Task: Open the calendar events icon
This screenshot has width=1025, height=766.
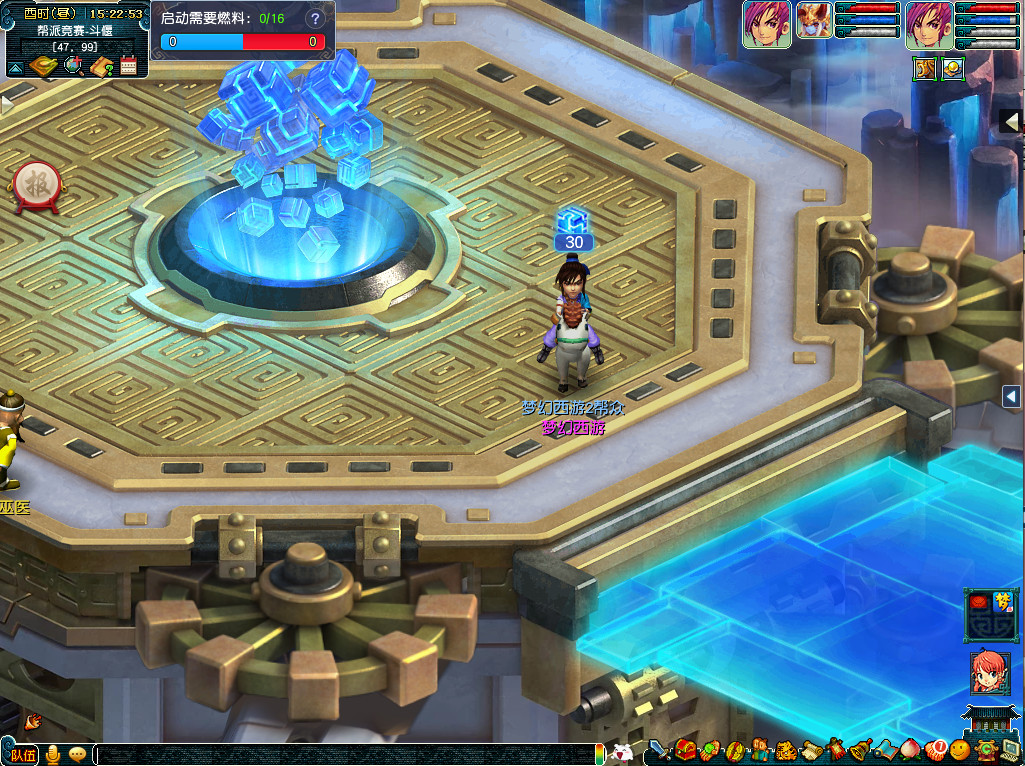Action: click(128, 66)
